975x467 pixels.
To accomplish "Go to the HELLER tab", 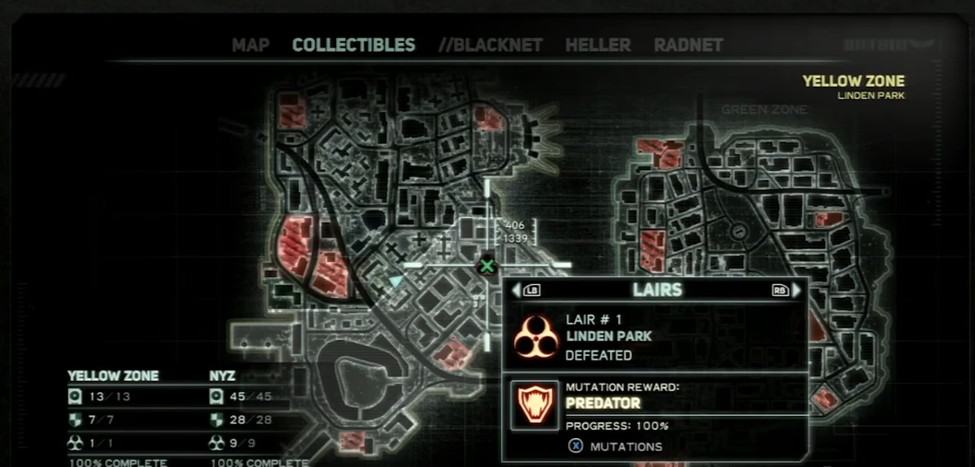I will coord(598,45).
